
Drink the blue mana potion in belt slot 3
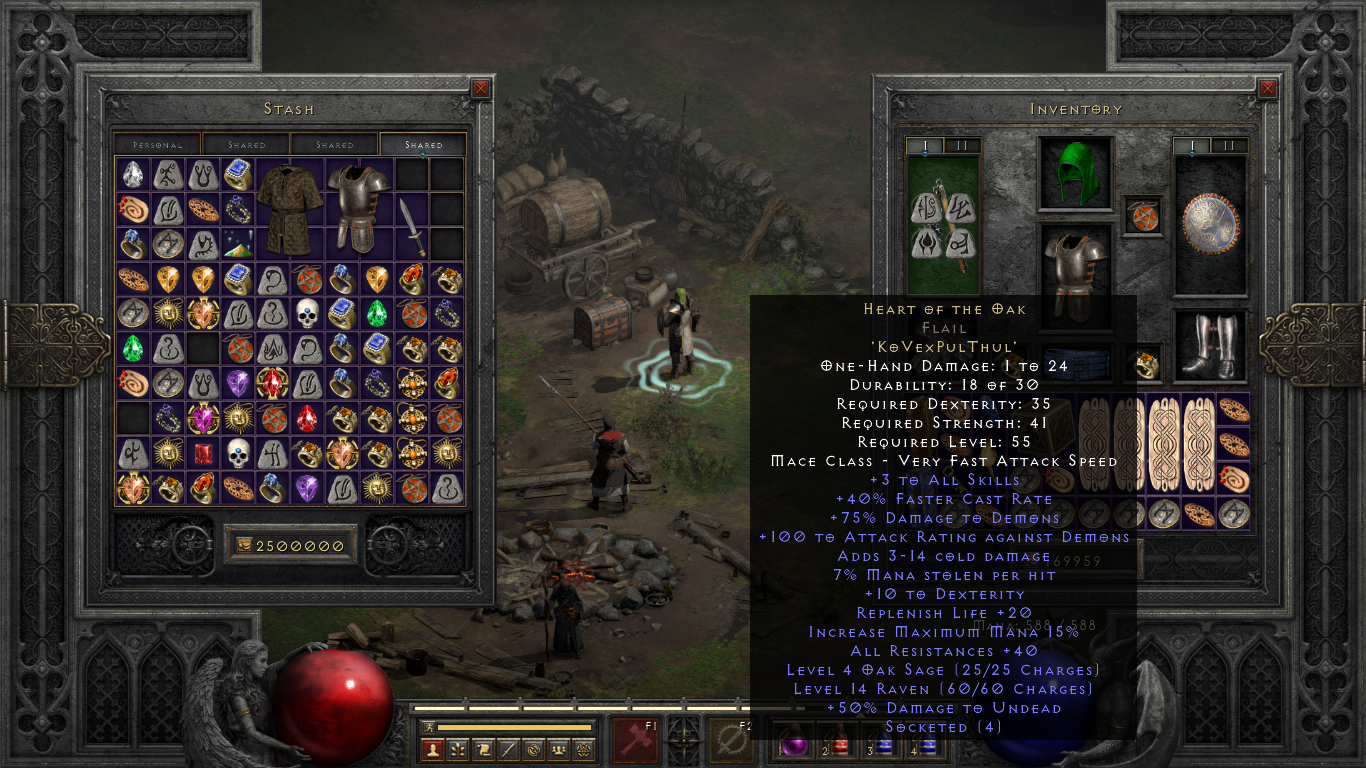pyautogui.click(x=883, y=744)
